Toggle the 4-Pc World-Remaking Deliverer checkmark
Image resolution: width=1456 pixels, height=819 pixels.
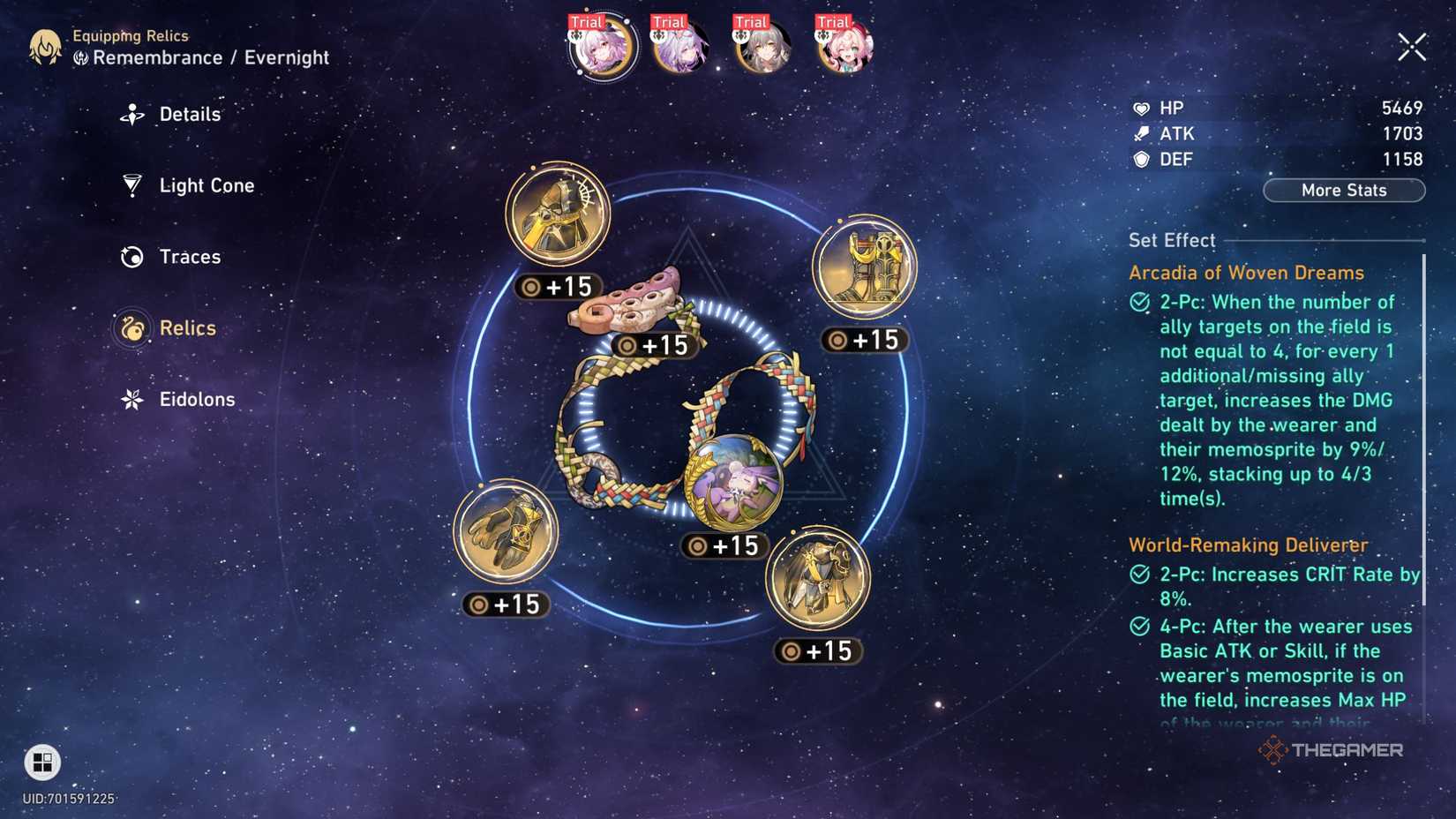coord(1138,627)
